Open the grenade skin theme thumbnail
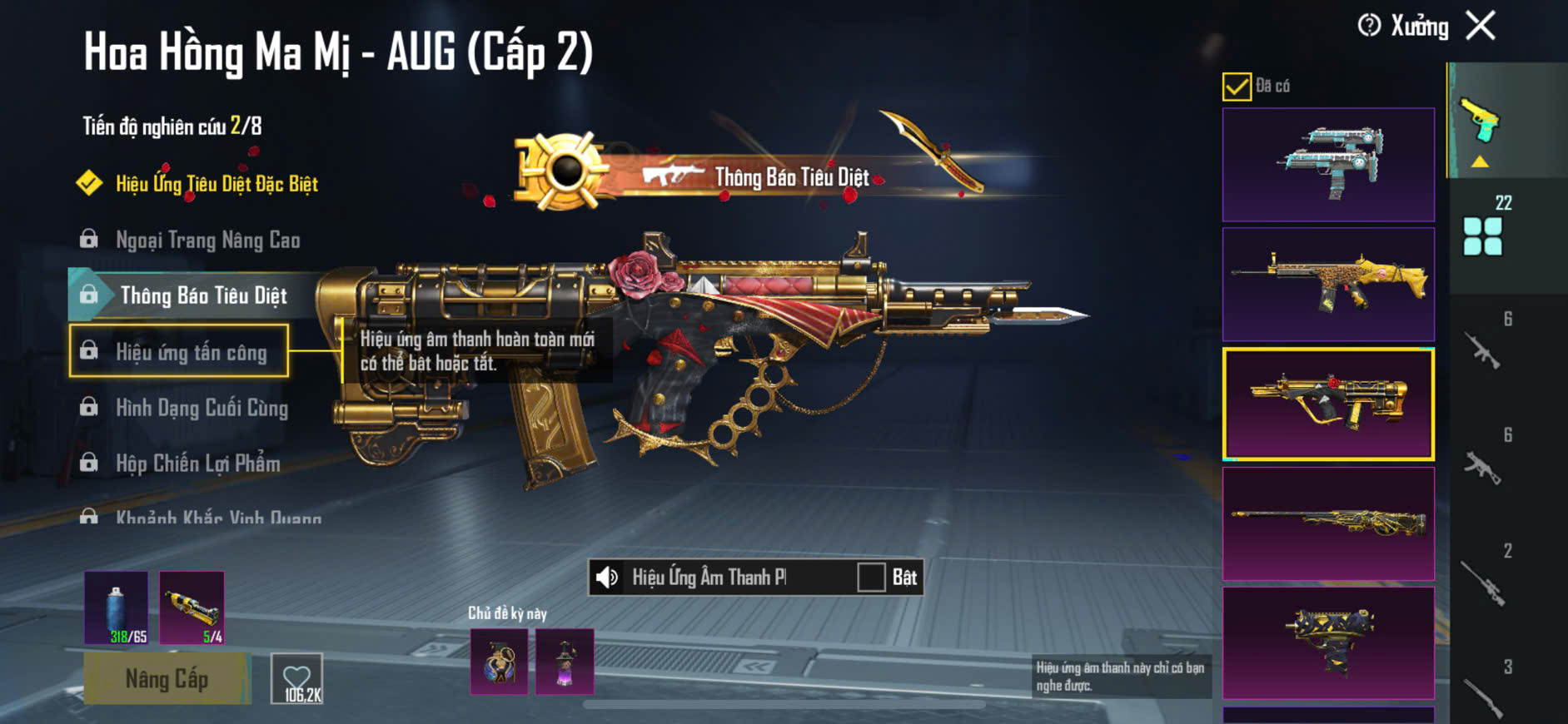Image resolution: width=1568 pixels, height=724 pixels. pyautogui.click(x=500, y=662)
